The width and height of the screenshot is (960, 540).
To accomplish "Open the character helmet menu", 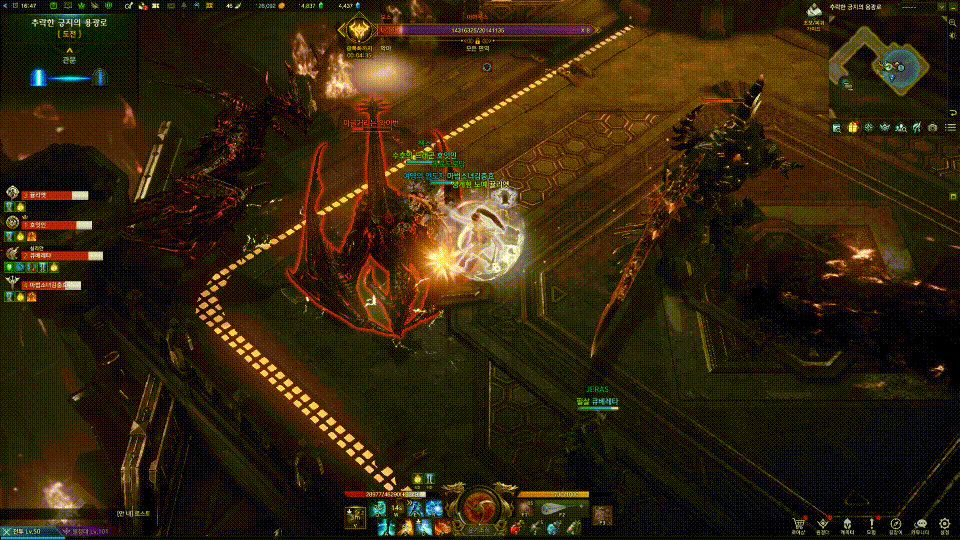I will coord(847,522).
